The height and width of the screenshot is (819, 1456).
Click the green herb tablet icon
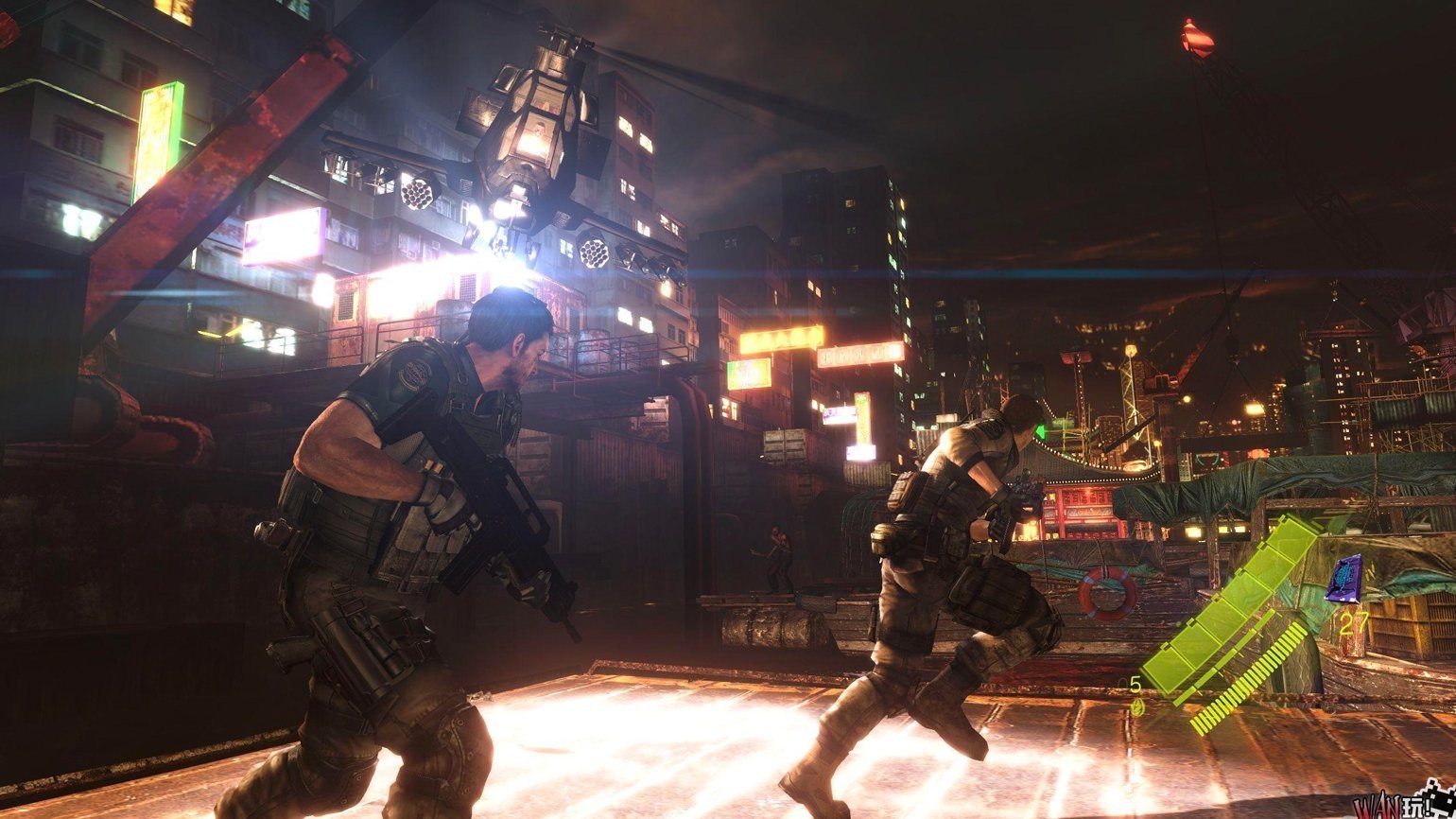coord(1137,706)
